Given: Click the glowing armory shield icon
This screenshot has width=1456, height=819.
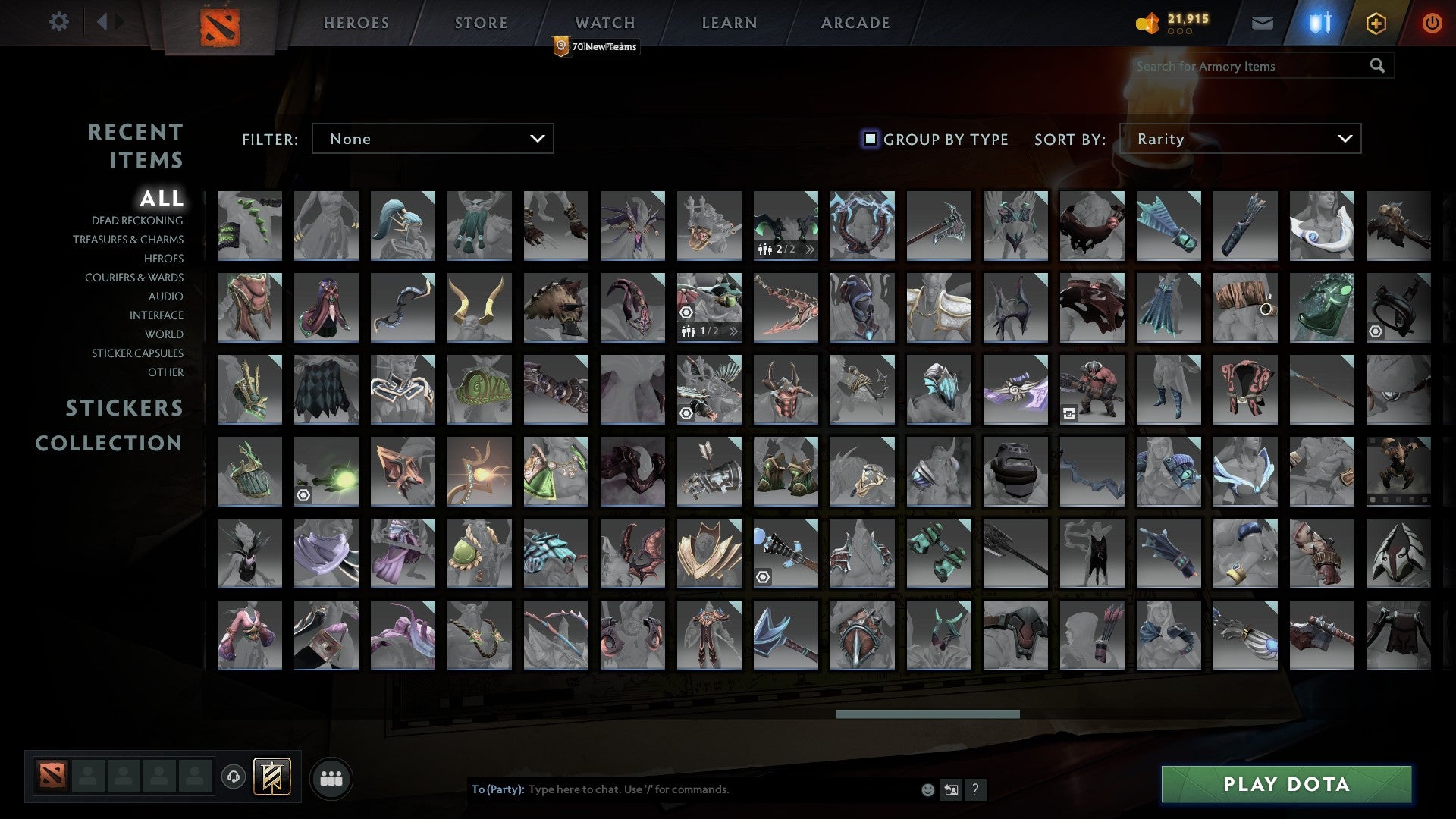Looking at the screenshot, I should coord(1319,22).
